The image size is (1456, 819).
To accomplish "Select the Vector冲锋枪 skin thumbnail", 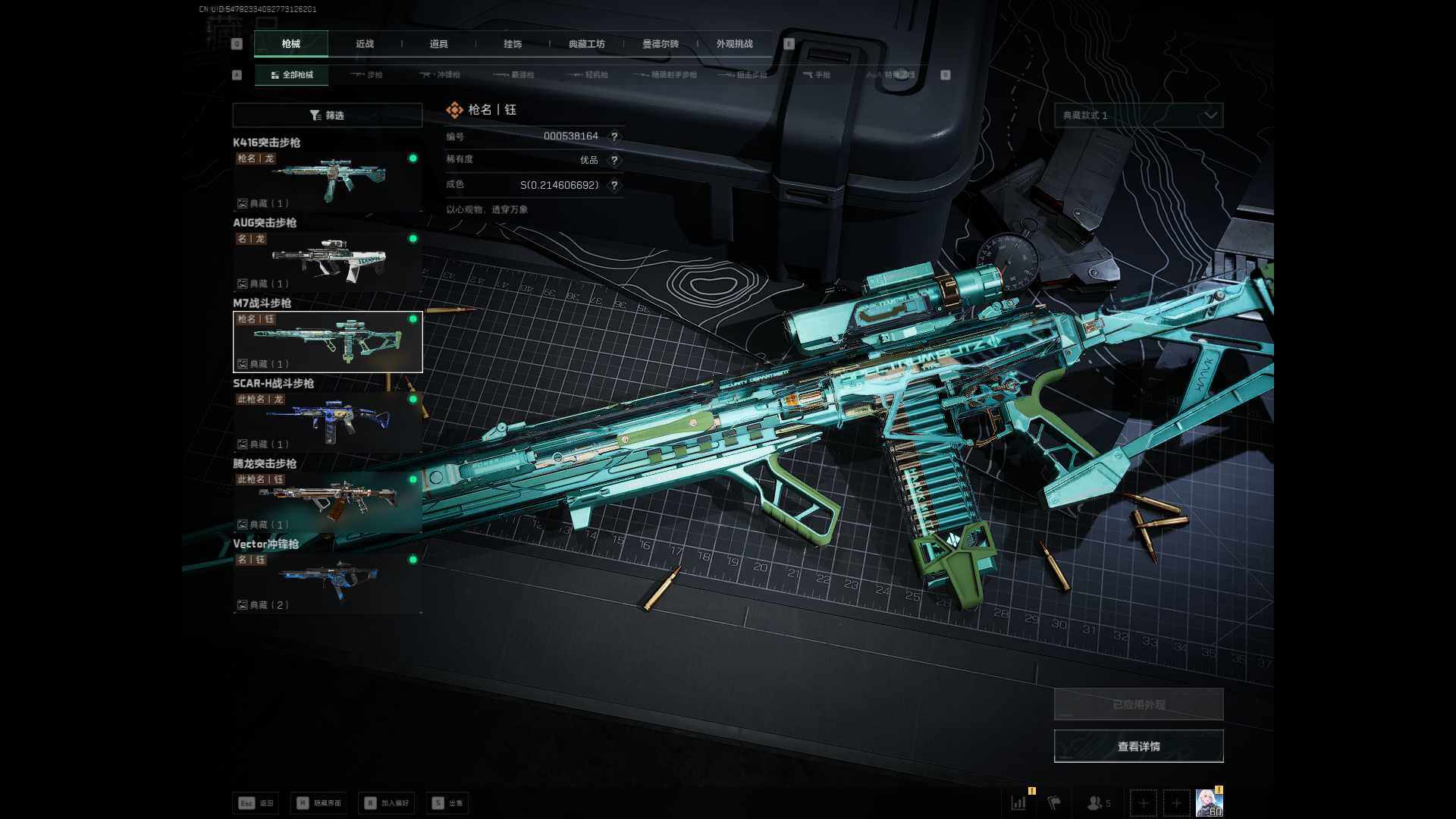I will [328, 583].
